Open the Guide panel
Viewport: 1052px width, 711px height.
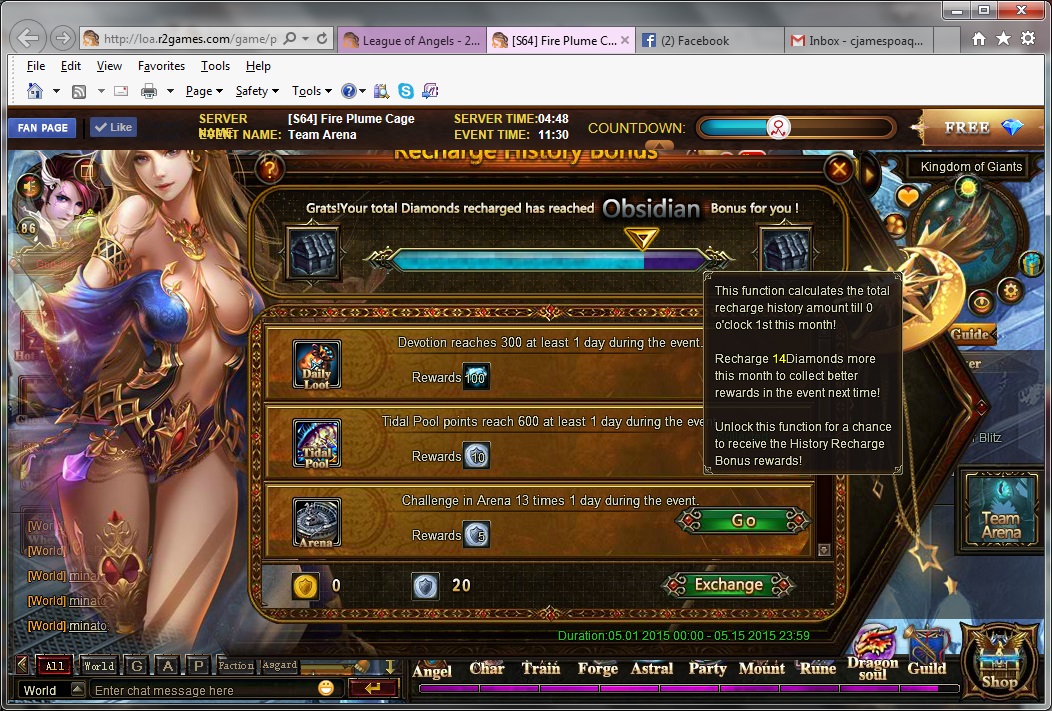(968, 334)
